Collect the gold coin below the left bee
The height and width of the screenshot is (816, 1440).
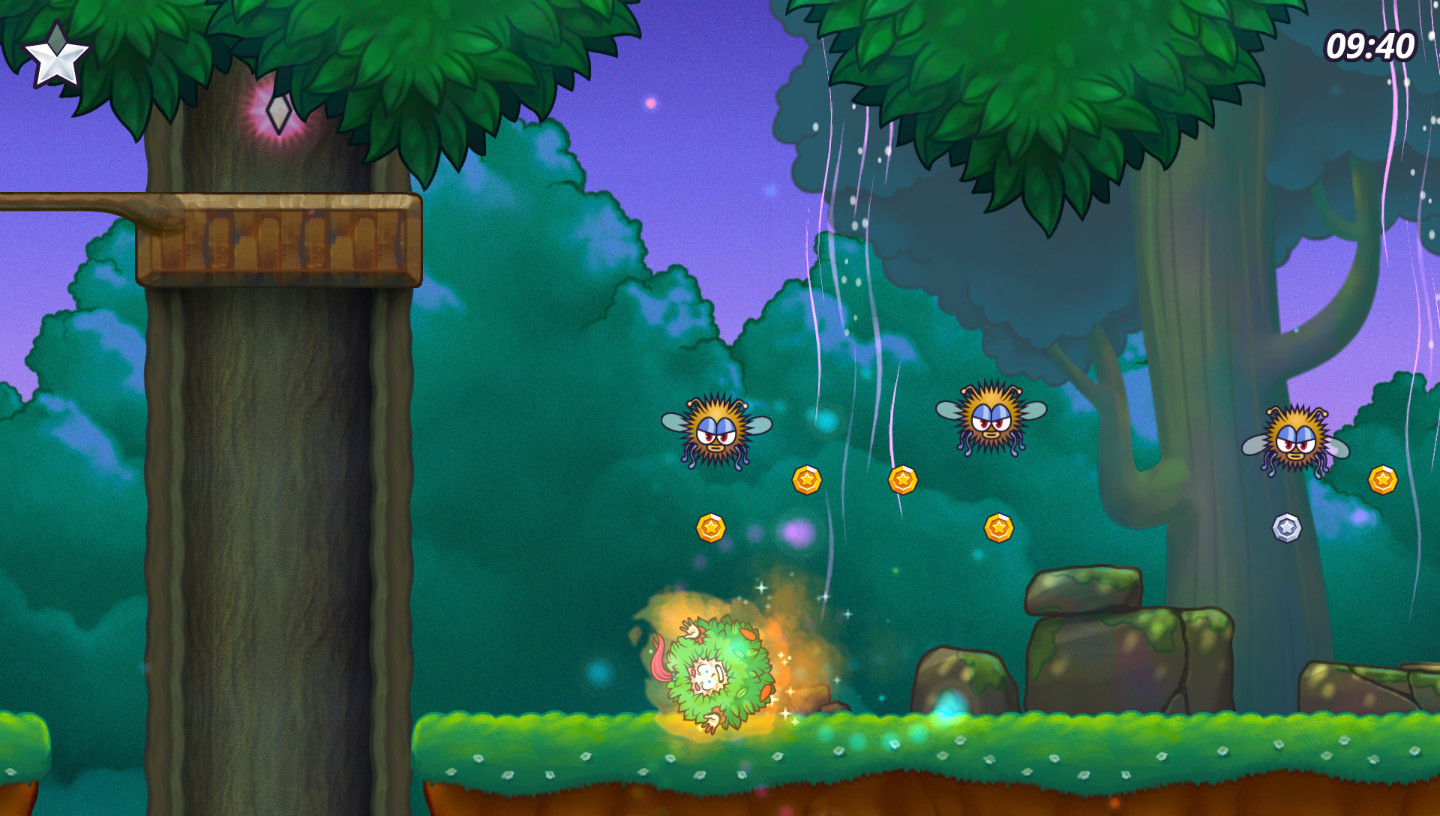[808, 480]
